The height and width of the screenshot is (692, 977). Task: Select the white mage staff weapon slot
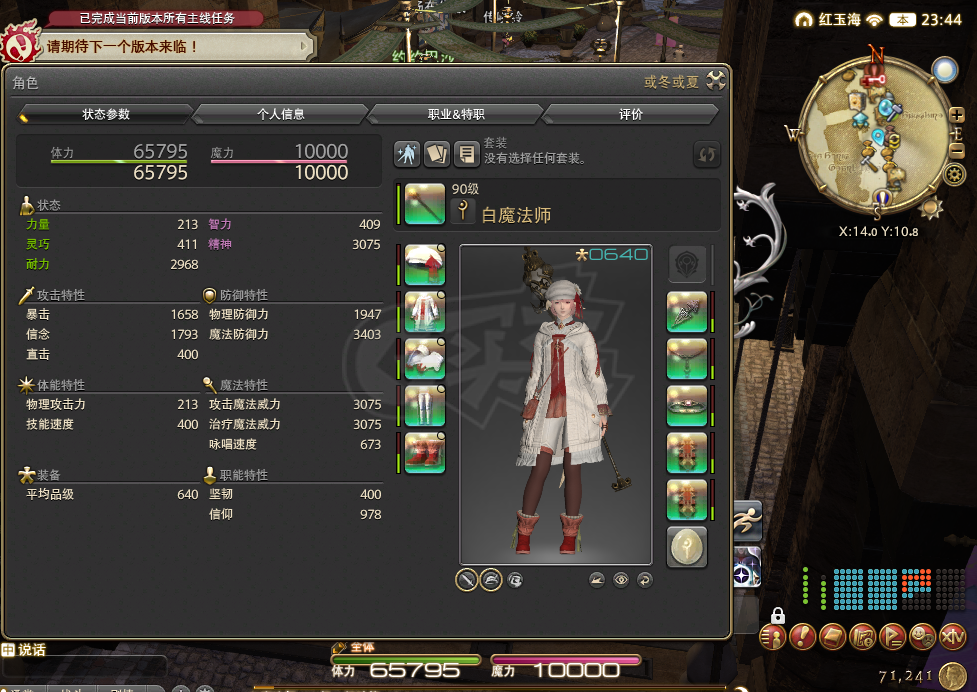click(x=425, y=204)
